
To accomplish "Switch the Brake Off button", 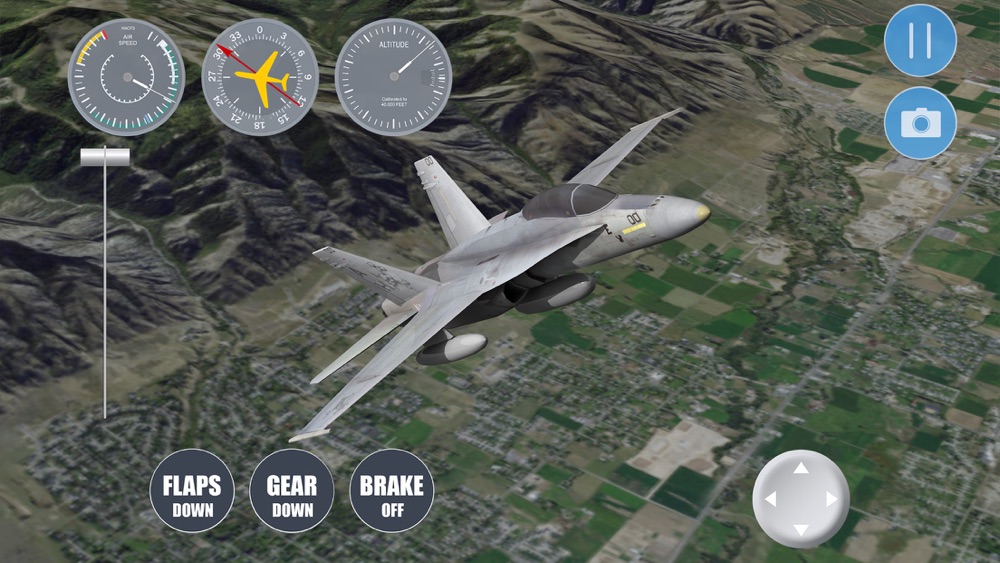I will click(x=391, y=495).
